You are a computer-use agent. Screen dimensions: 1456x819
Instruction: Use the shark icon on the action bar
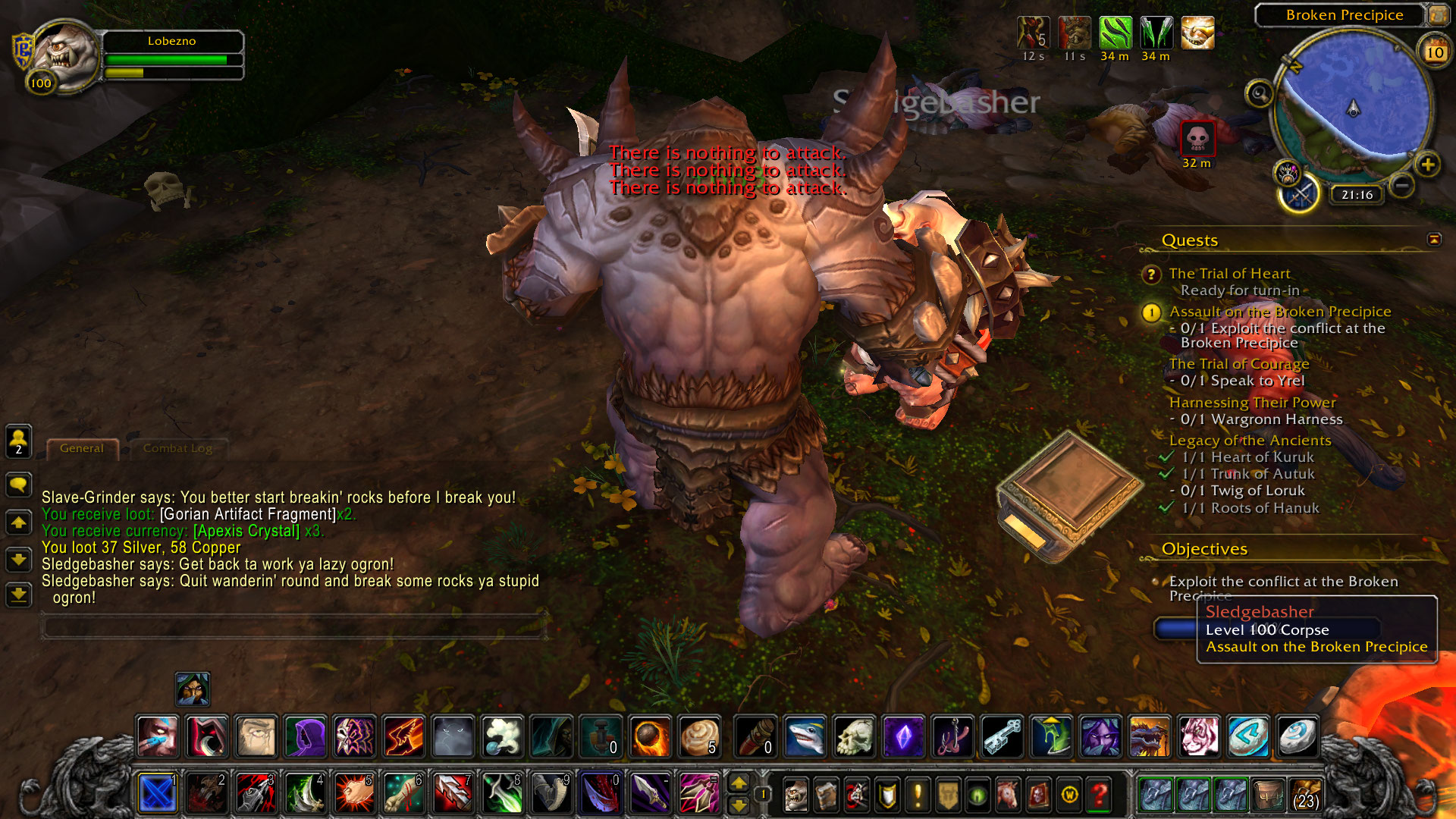pos(805,736)
